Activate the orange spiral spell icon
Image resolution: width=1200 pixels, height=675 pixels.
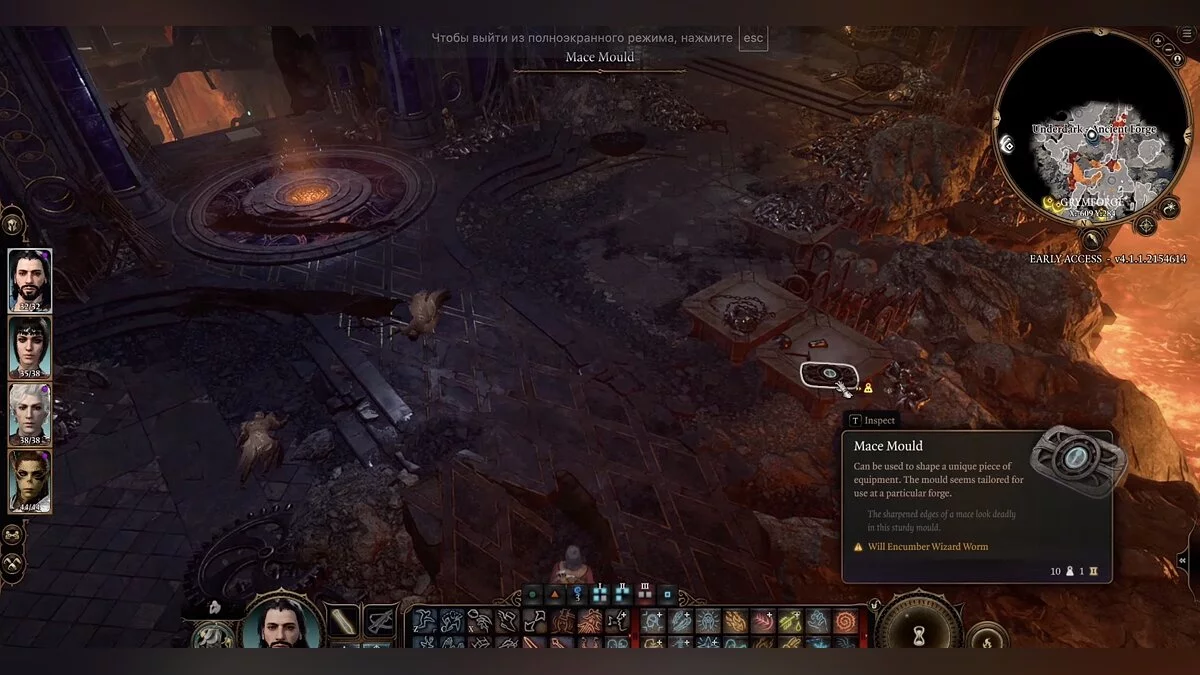(845, 622)
